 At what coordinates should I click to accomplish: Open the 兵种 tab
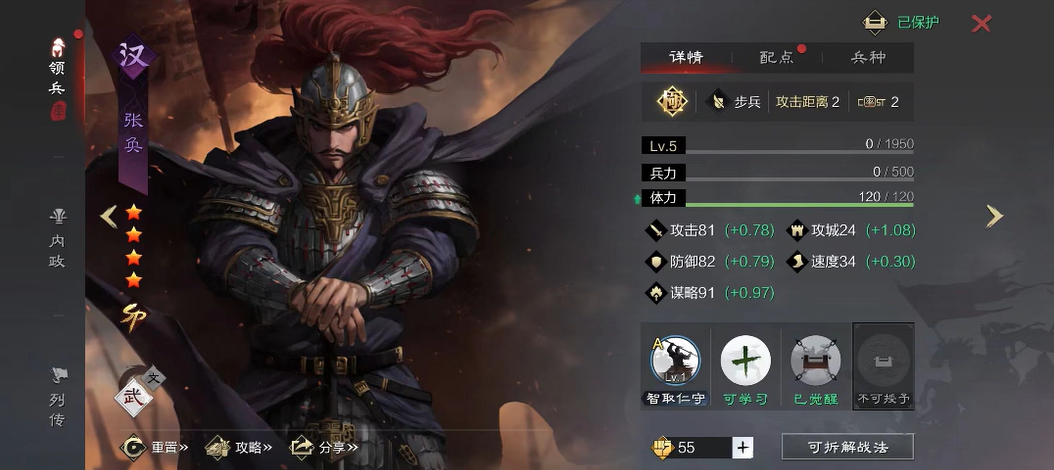click(x=868, y=58)
